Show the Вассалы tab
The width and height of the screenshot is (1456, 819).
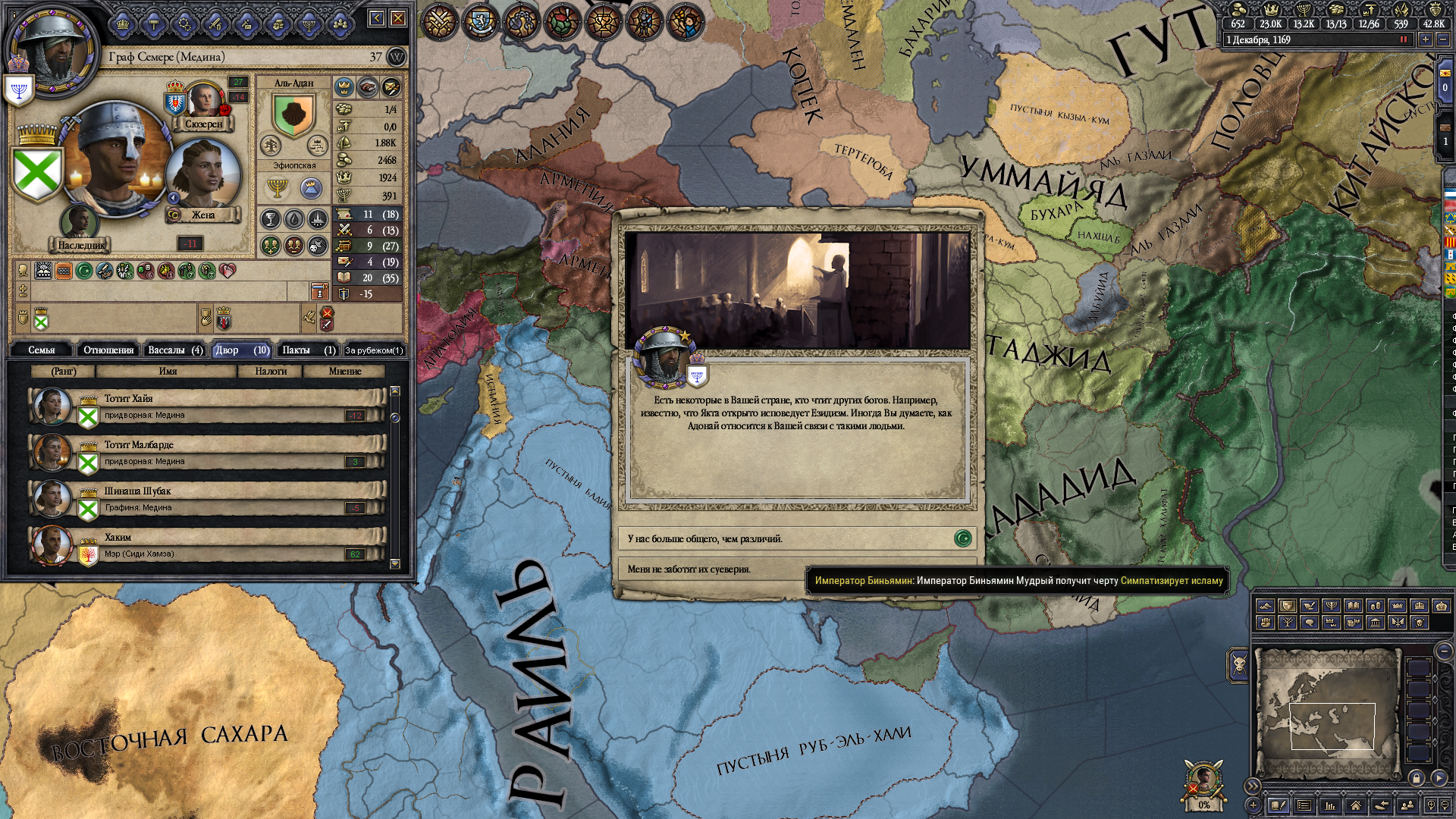click(174, 350)
